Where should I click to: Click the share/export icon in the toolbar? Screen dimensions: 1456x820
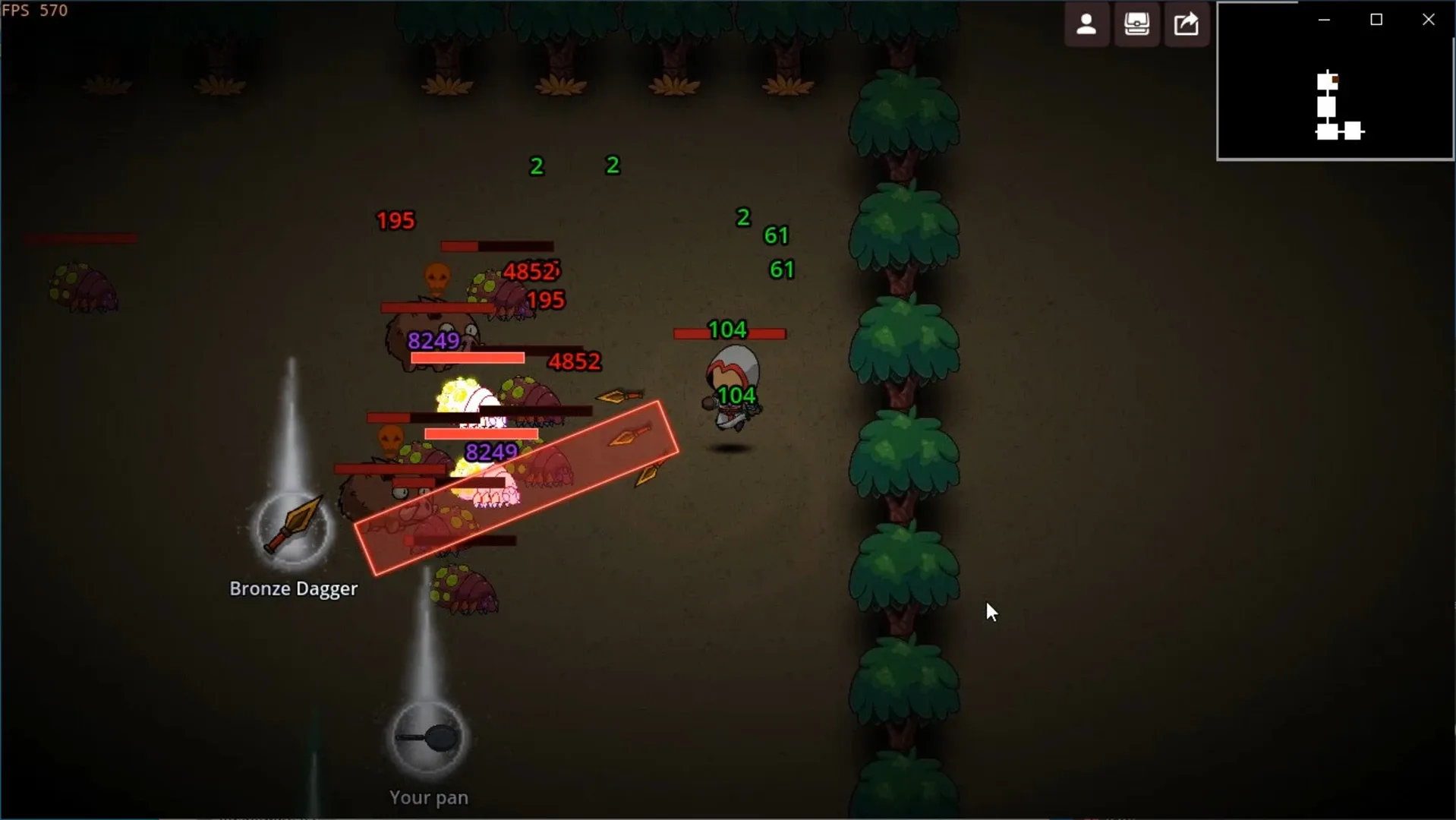(x=1187, y=24)
